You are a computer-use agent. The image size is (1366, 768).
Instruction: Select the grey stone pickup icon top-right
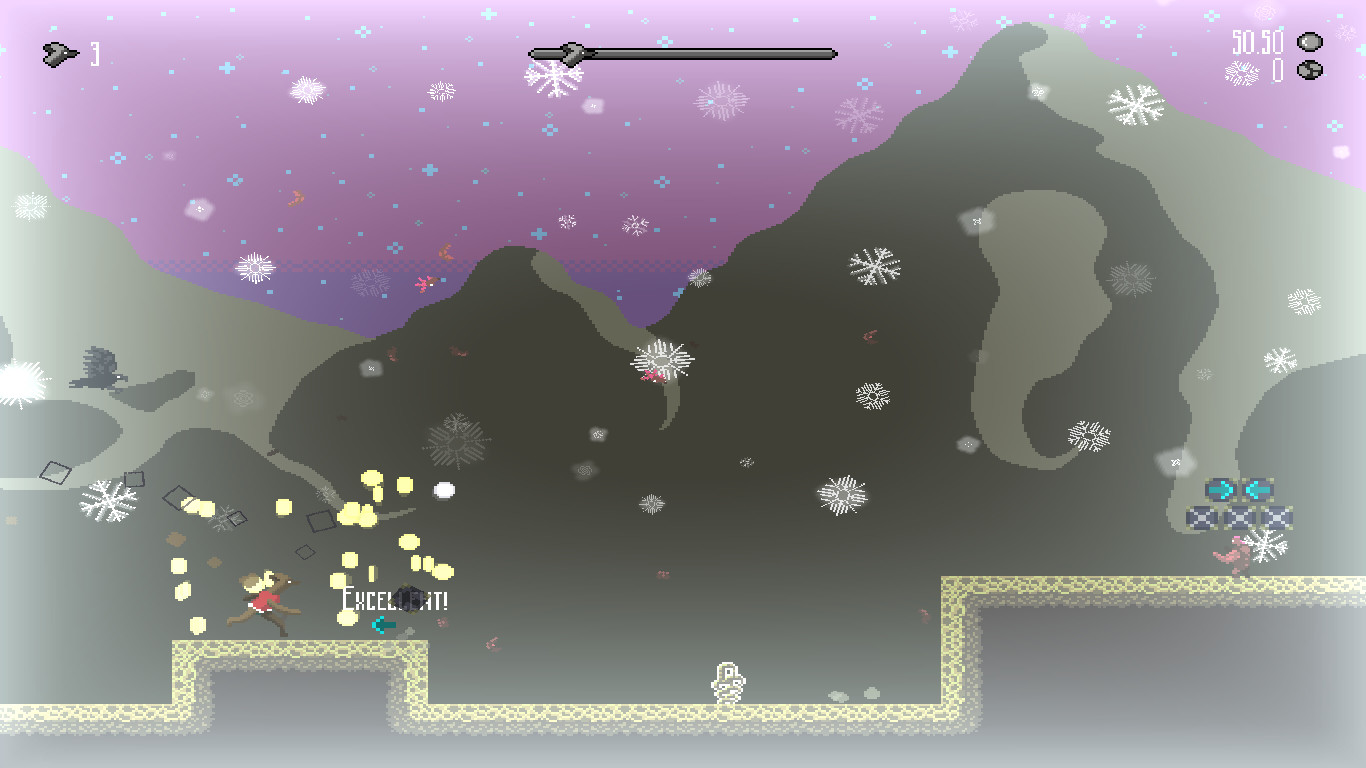point(1310,41)
